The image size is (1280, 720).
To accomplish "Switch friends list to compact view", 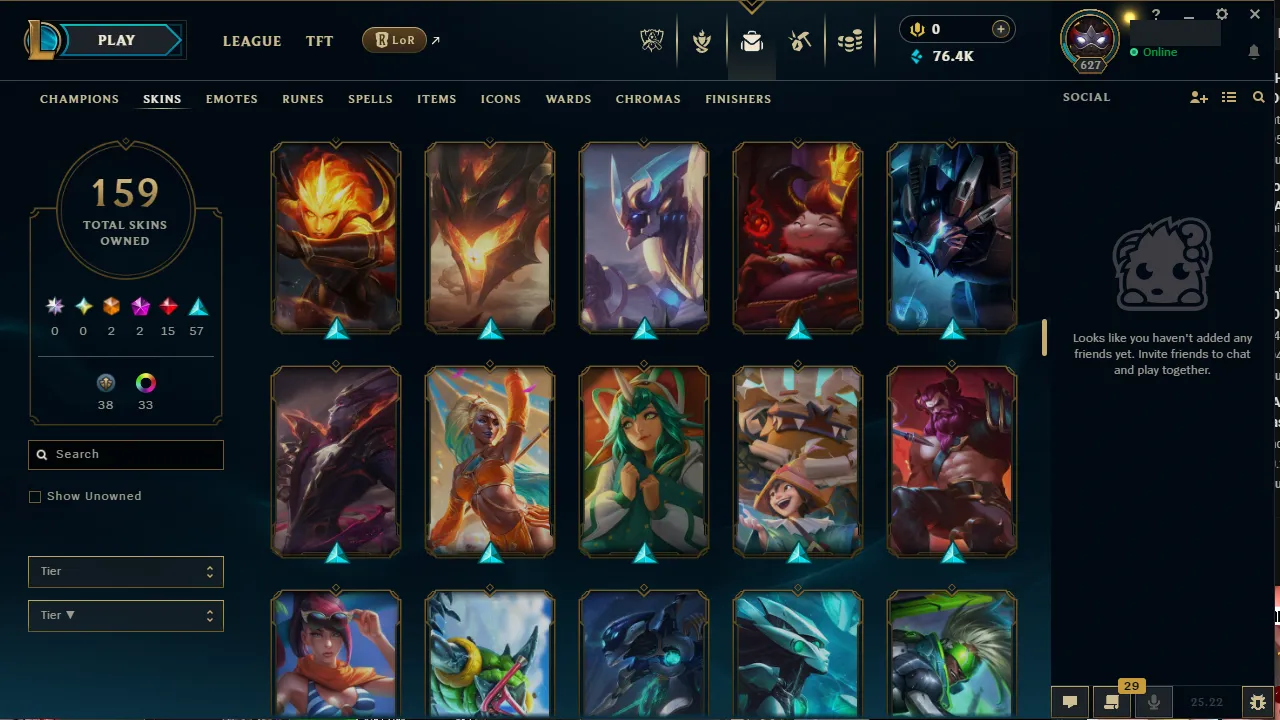I will 1229,97.
